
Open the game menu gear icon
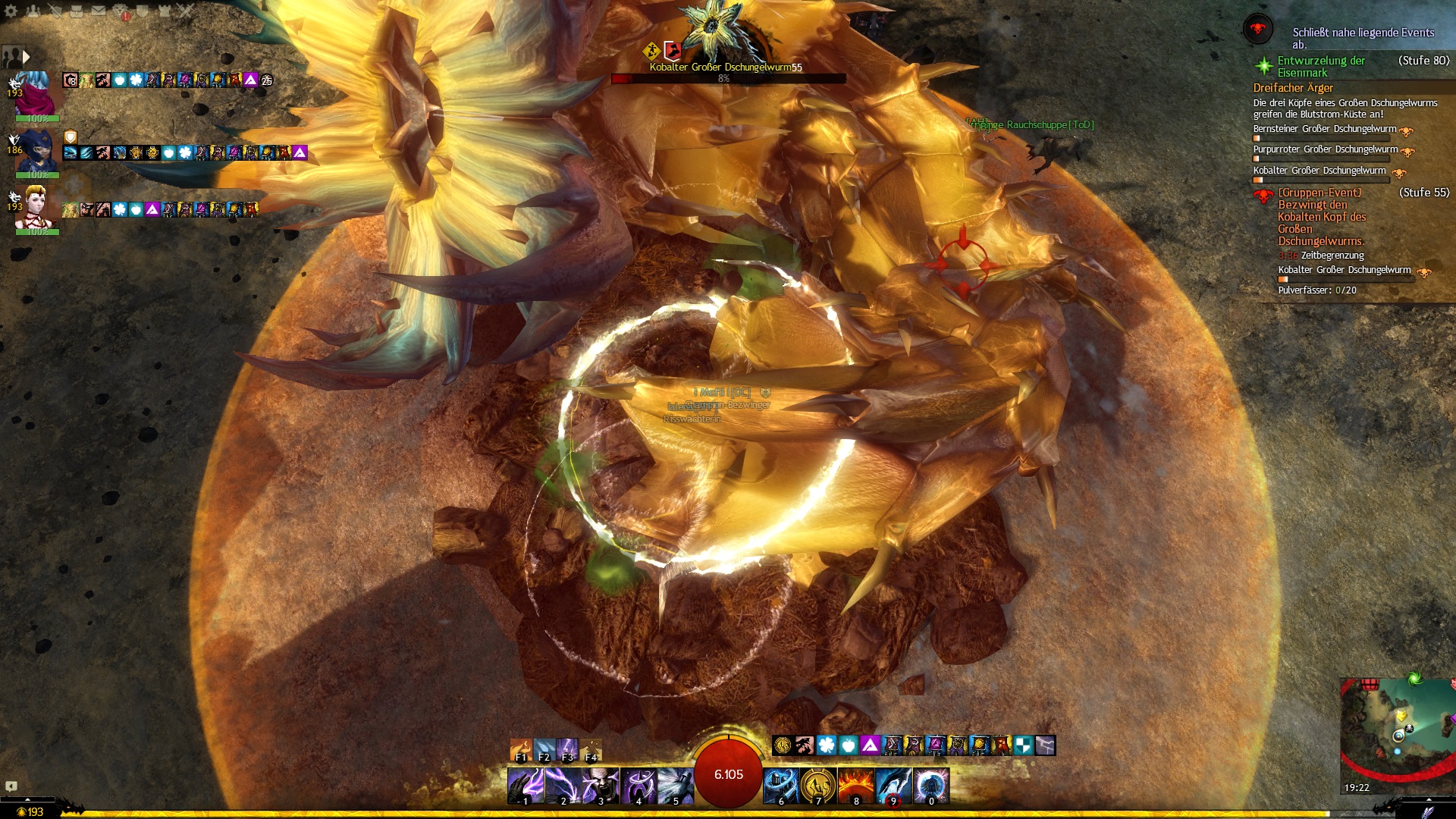(x=11, y=11)
